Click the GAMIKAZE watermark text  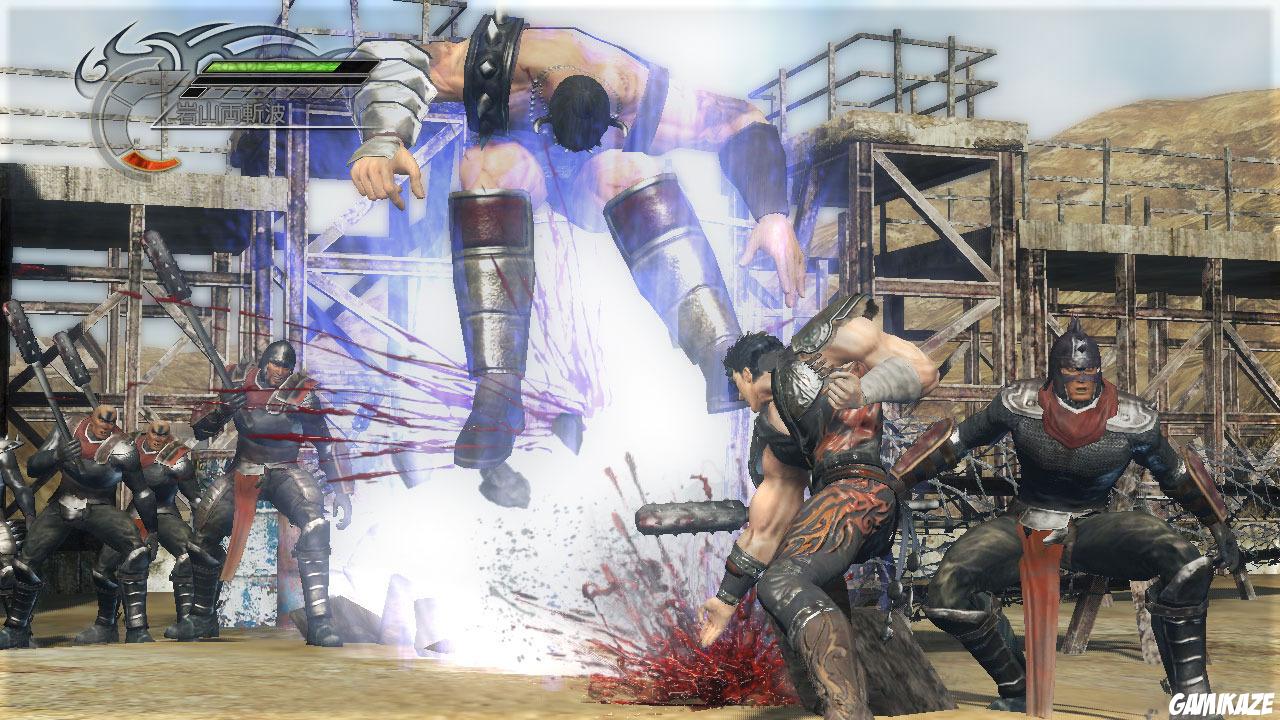click(1221, 703)
